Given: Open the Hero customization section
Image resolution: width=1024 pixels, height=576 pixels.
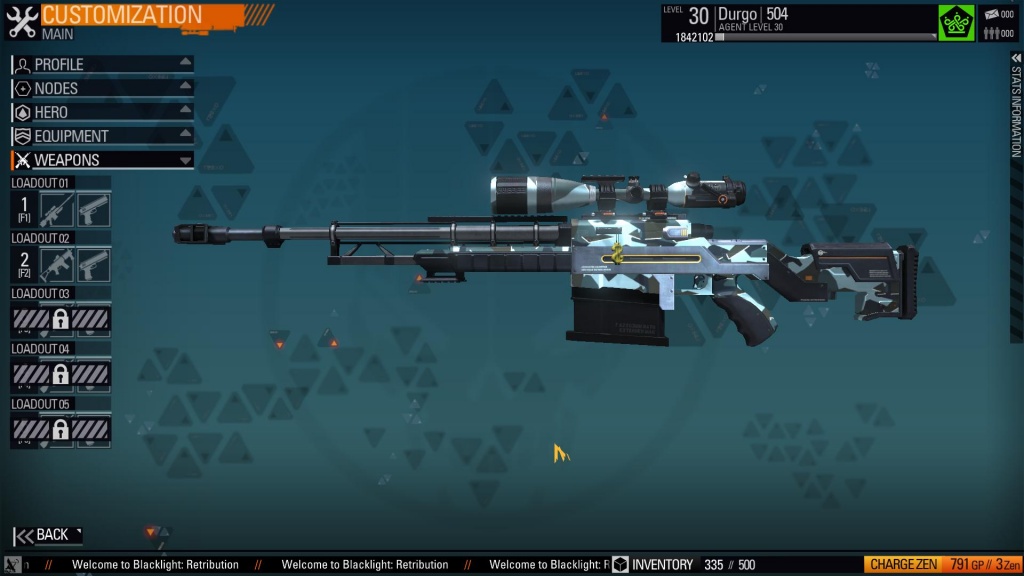Looking at the screenshot, I should (x=102, y=112).
